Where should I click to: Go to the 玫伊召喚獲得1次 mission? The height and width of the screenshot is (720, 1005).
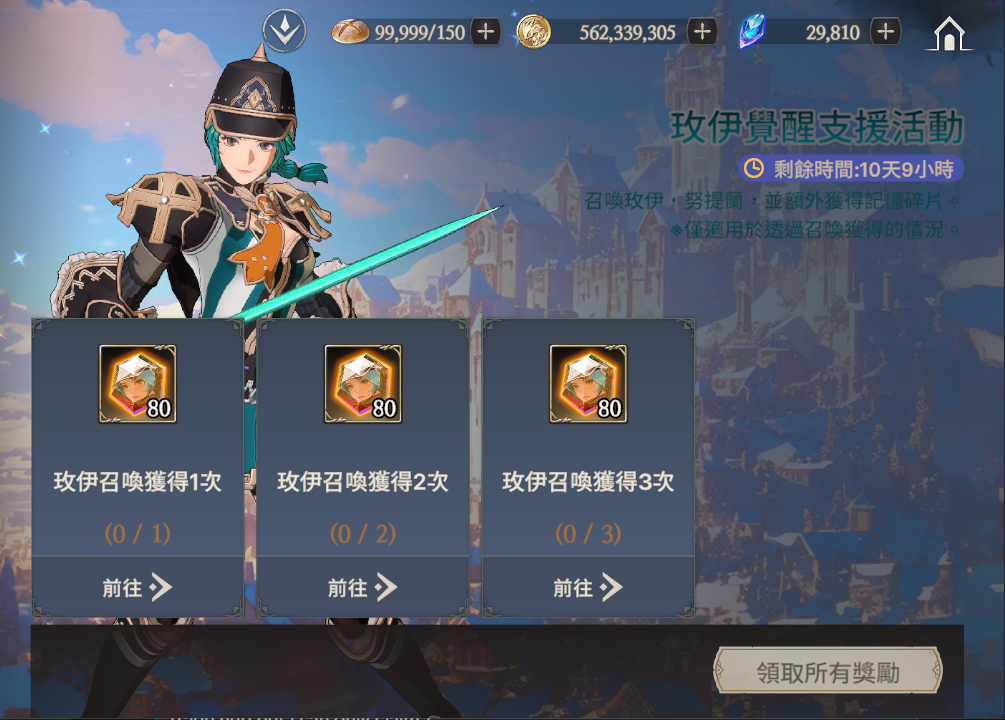coord(137,587)
